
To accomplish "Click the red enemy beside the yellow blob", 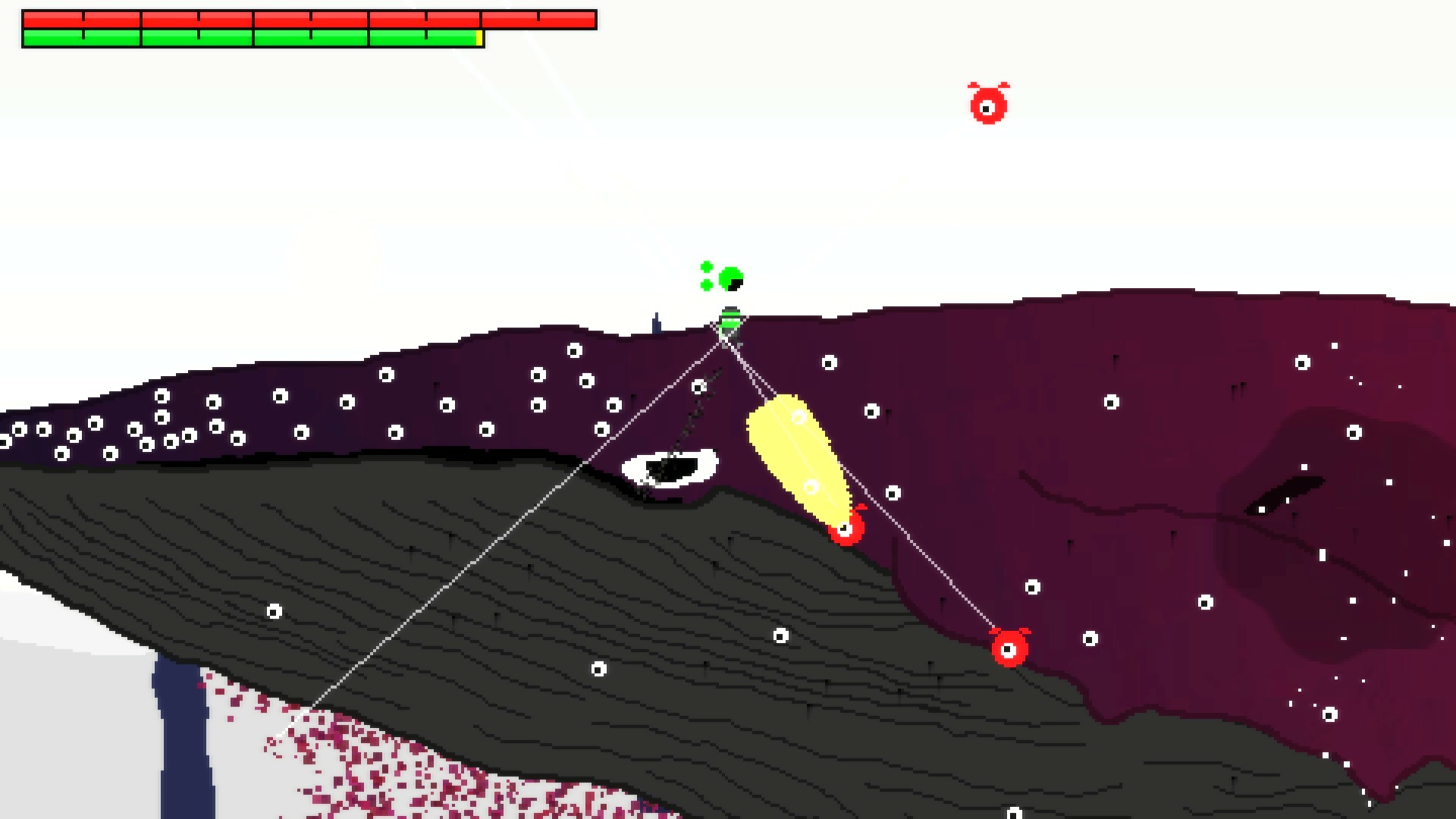I will pyautogui.click(x=848, y=533).
